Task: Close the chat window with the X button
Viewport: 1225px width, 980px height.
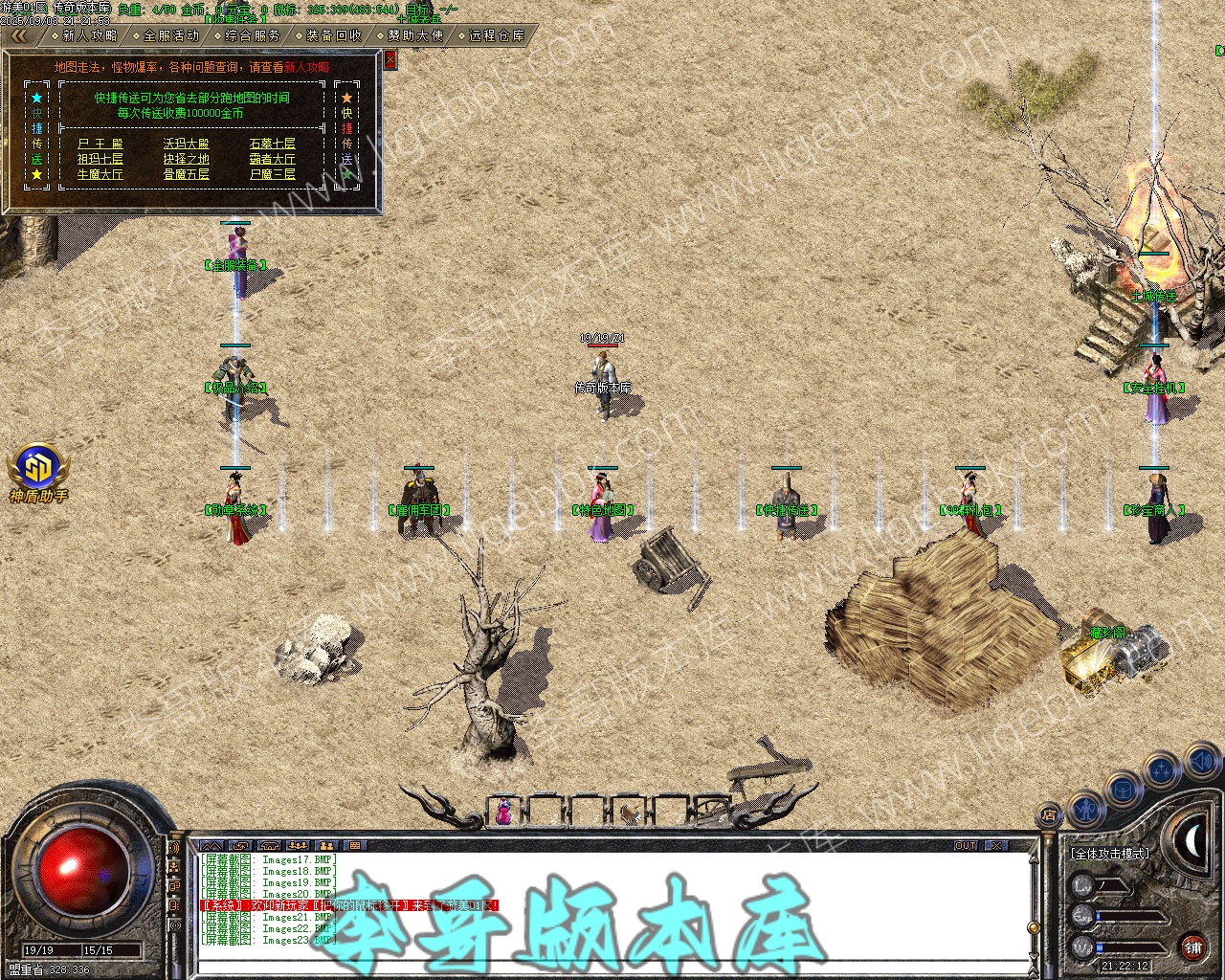Action: (996, 846)
